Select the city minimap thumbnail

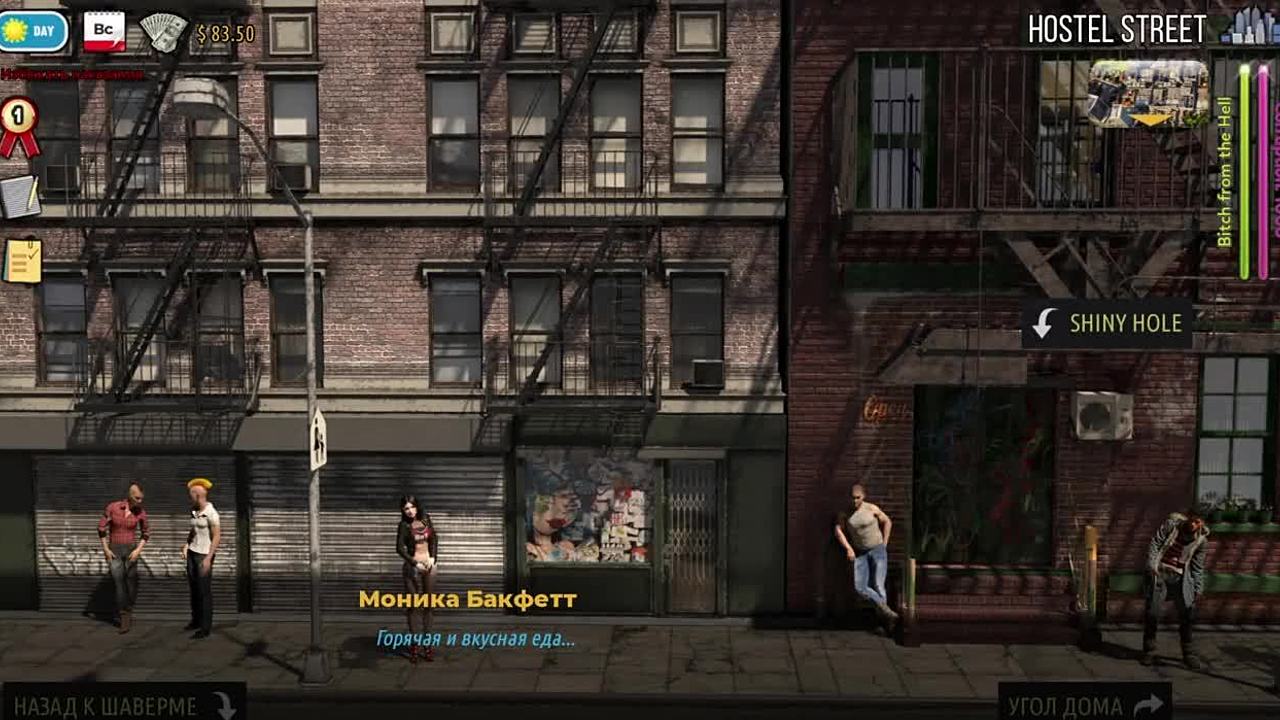1148,94
